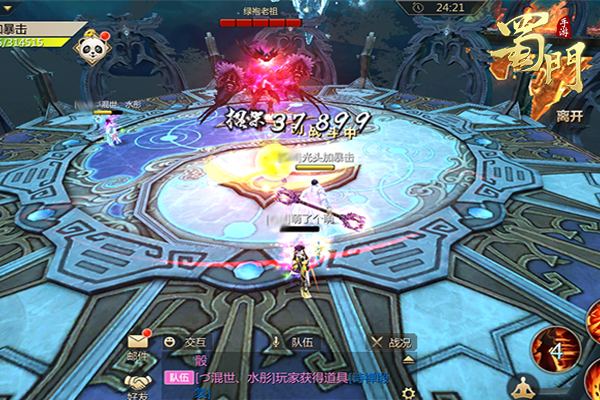Open chat settings gear icon

tap(408, 391)
